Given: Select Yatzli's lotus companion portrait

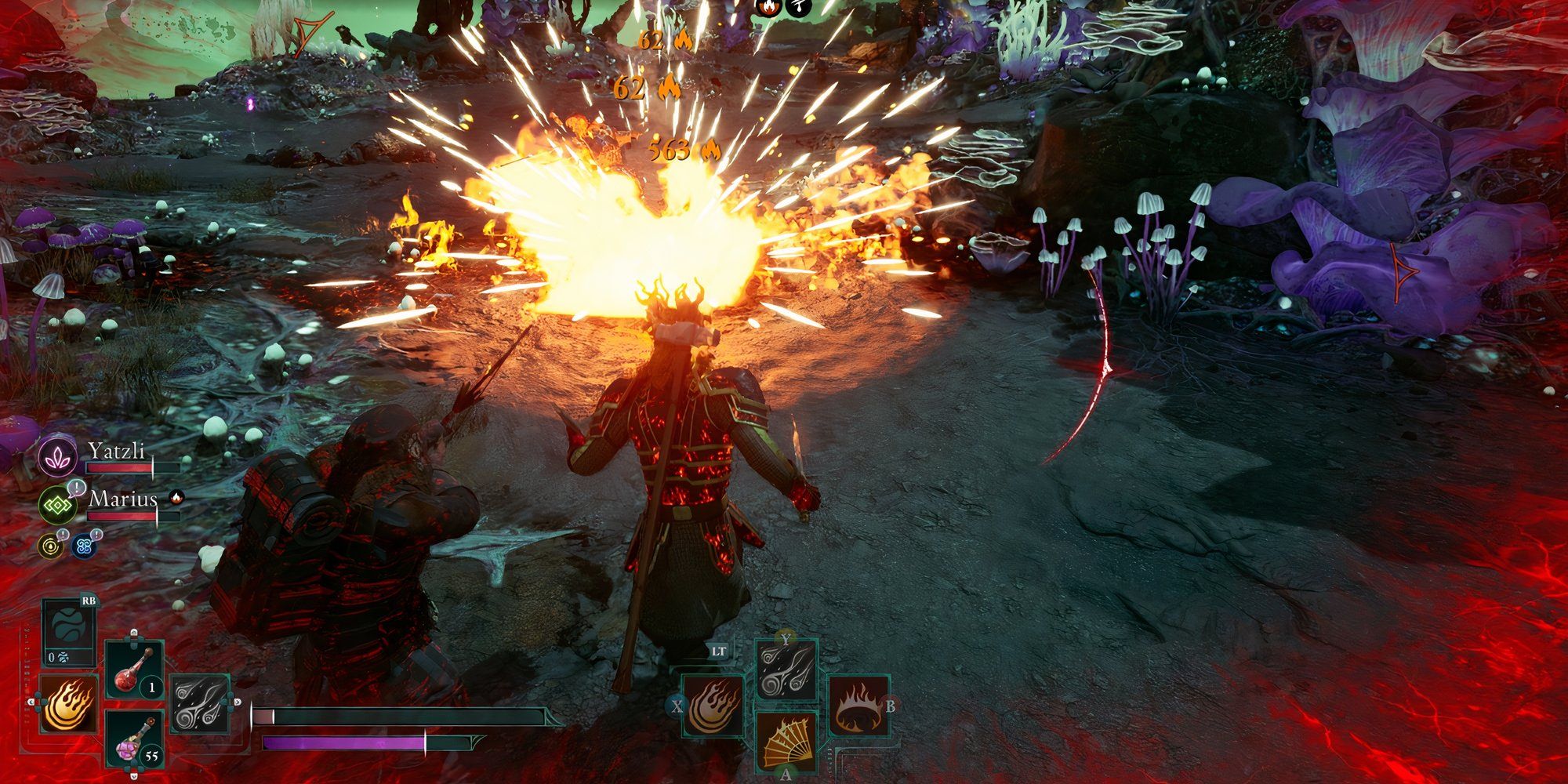Looking at the screenshot, I should 57,457.
